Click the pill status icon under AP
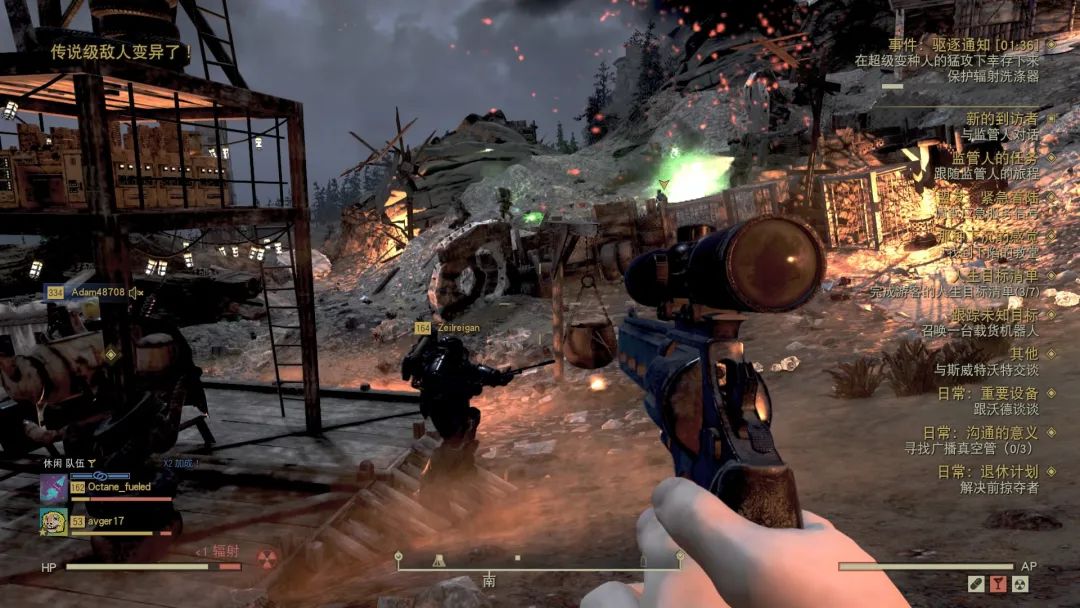 [x=976, y=584]
